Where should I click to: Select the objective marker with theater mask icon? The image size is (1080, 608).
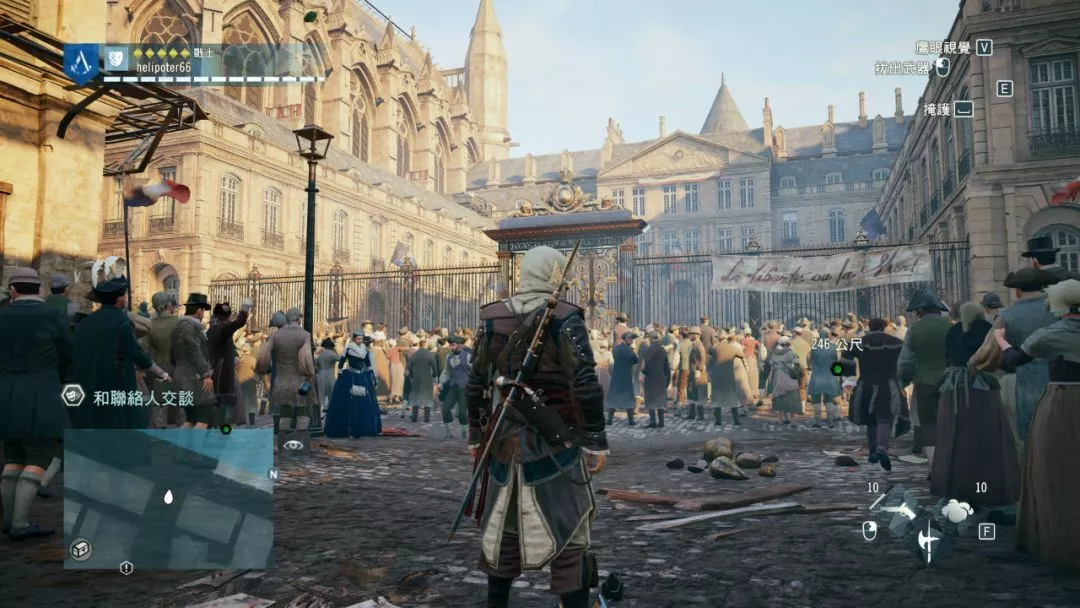click(73, 396)
